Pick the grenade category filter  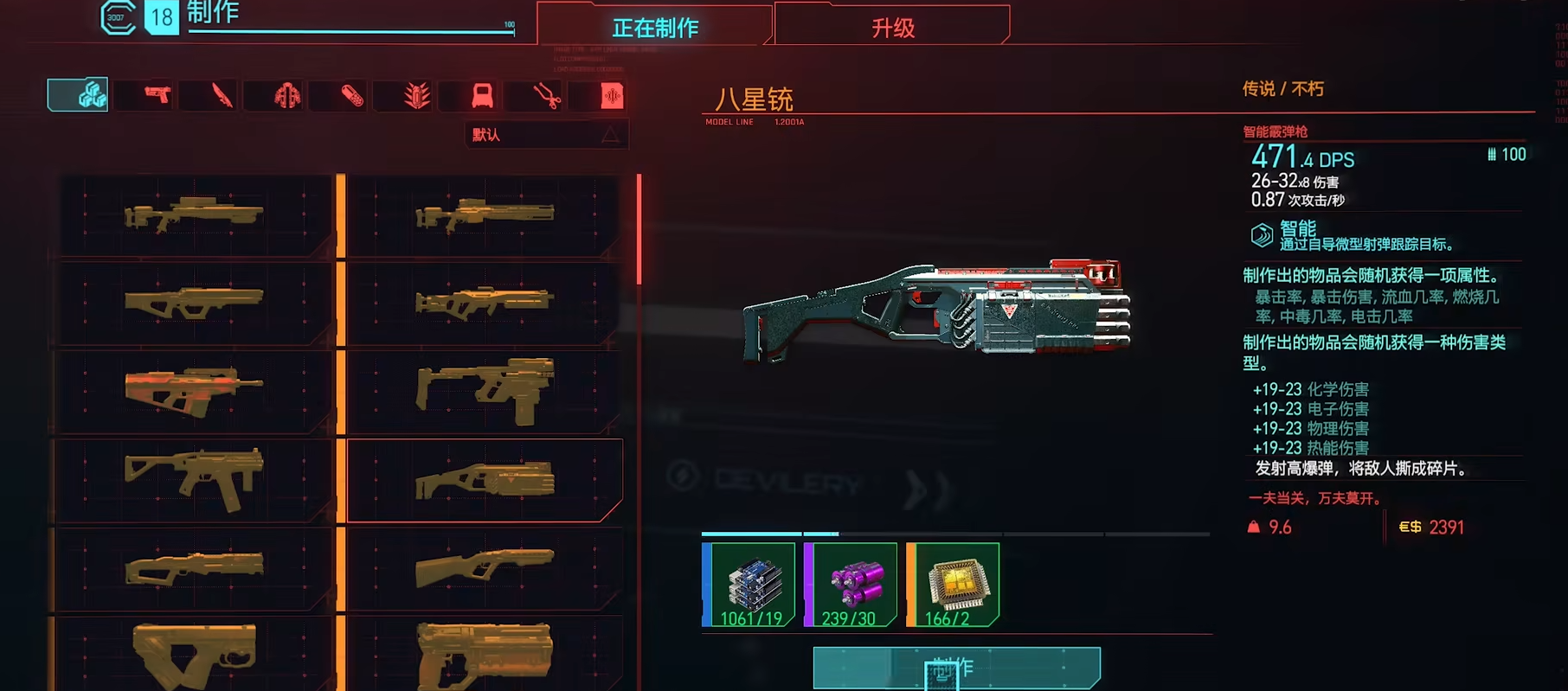pyautogui.click(x=416, y=95)
